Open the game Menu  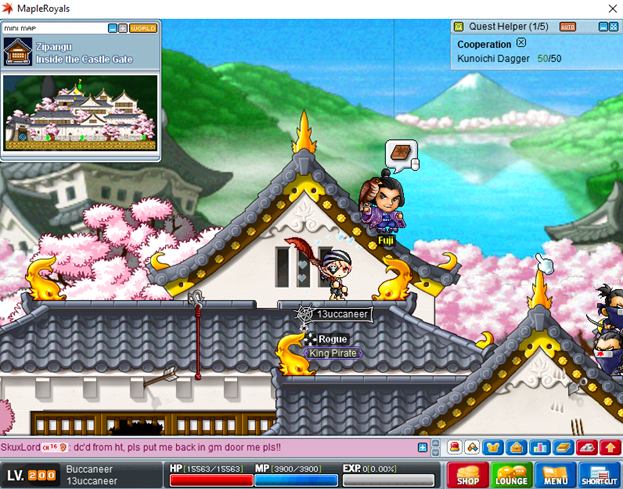tap(555, 475)
